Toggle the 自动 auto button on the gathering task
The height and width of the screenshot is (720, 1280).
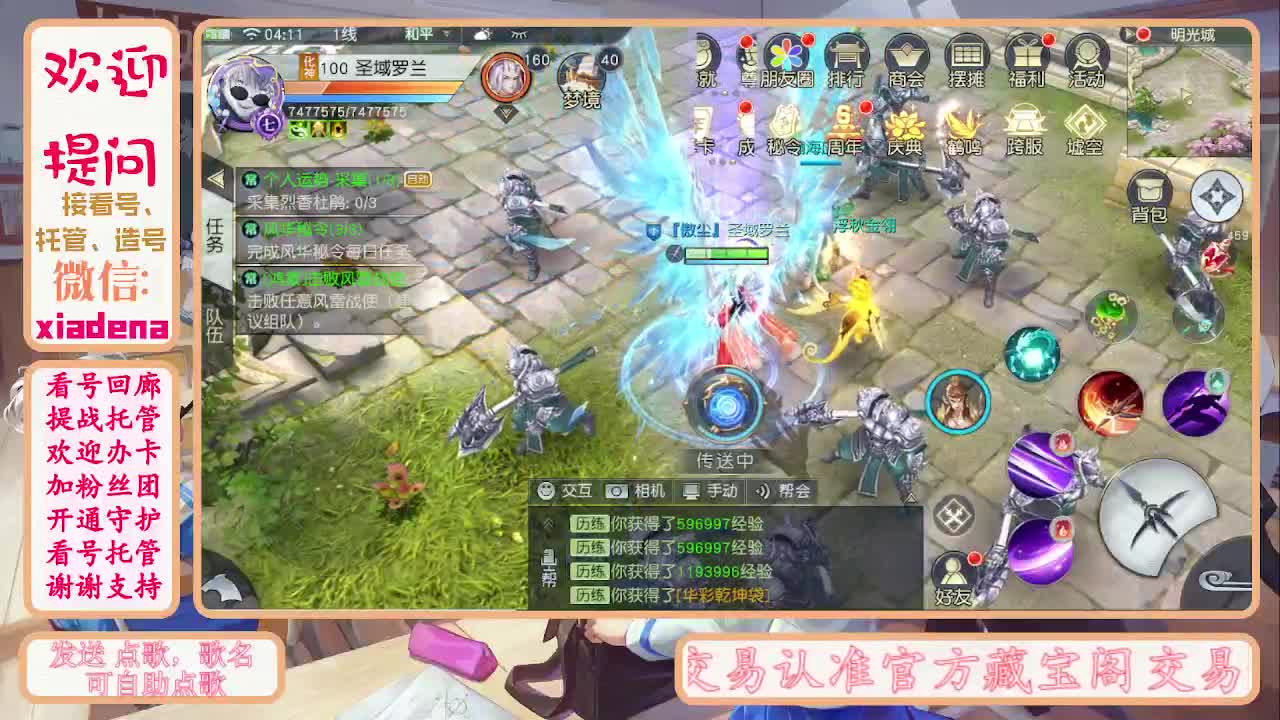(x=420, y=181)
